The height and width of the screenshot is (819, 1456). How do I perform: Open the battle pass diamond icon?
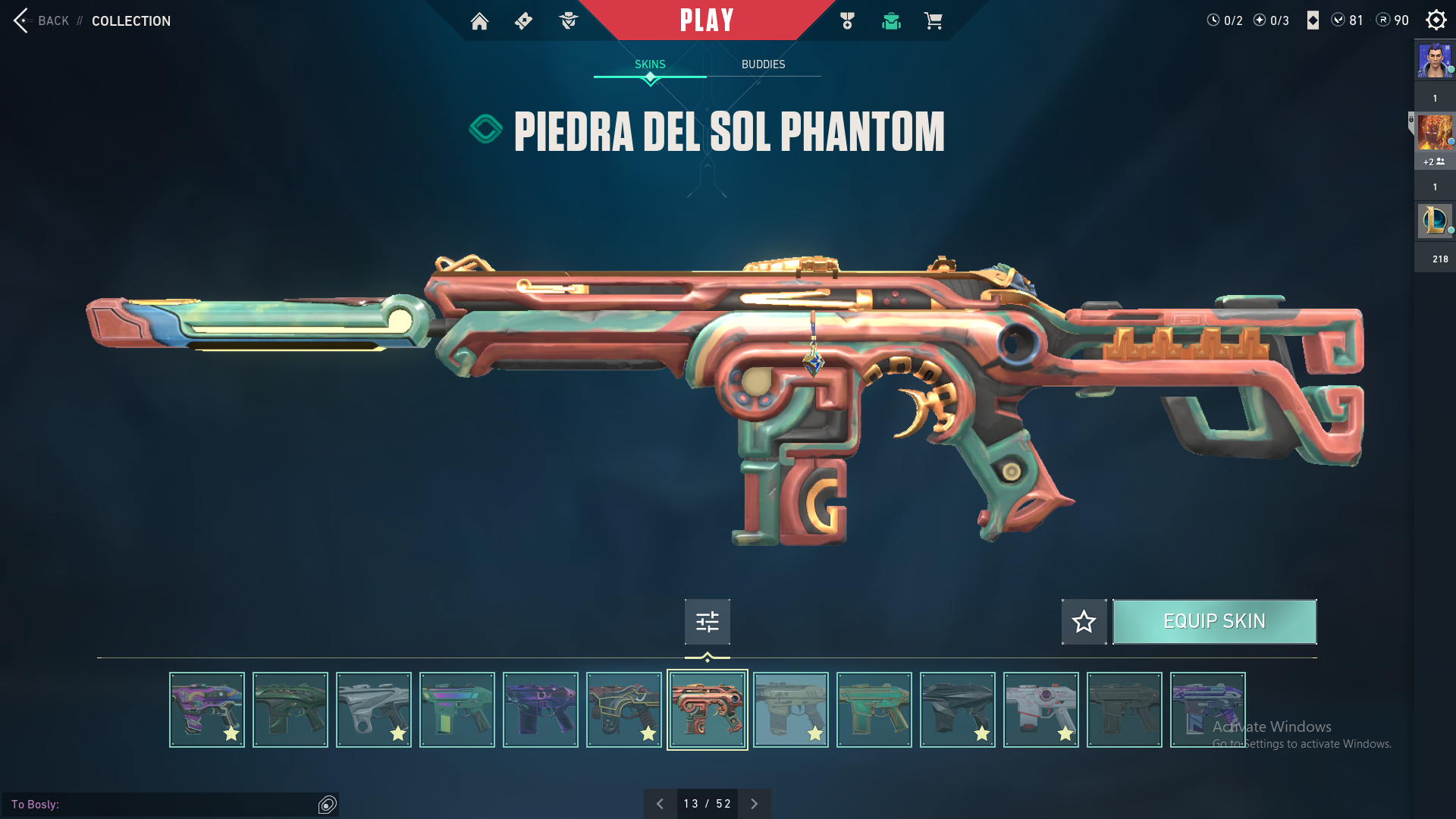tap(523, 21)
